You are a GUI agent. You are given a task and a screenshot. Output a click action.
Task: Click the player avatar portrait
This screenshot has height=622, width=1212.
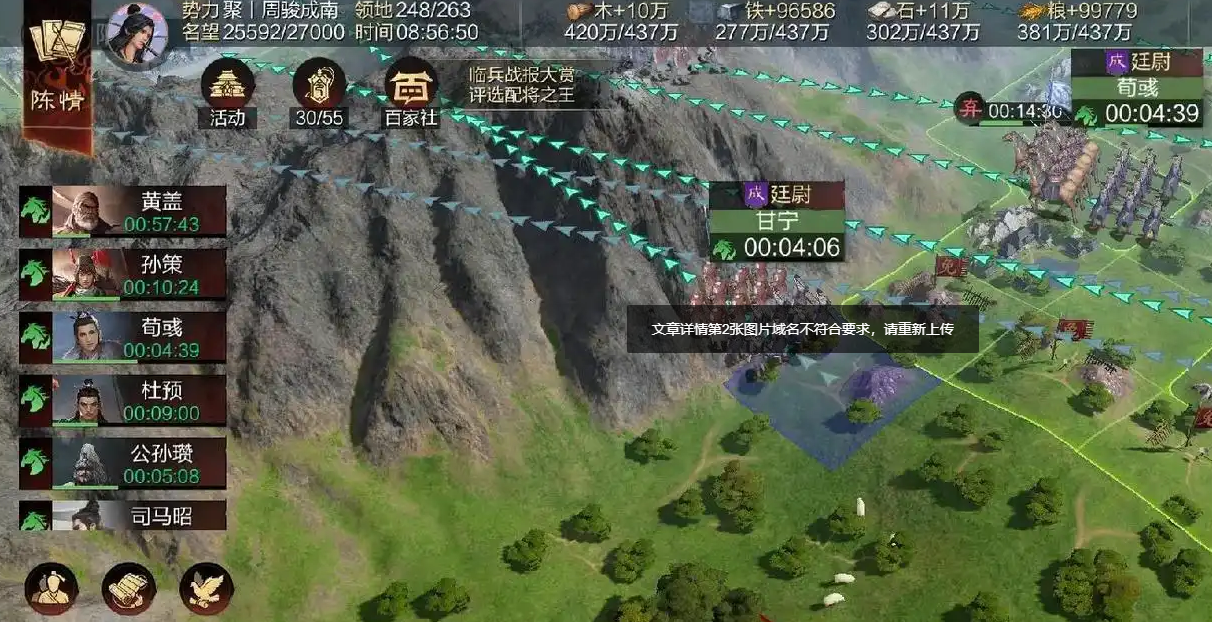point(138,34)
